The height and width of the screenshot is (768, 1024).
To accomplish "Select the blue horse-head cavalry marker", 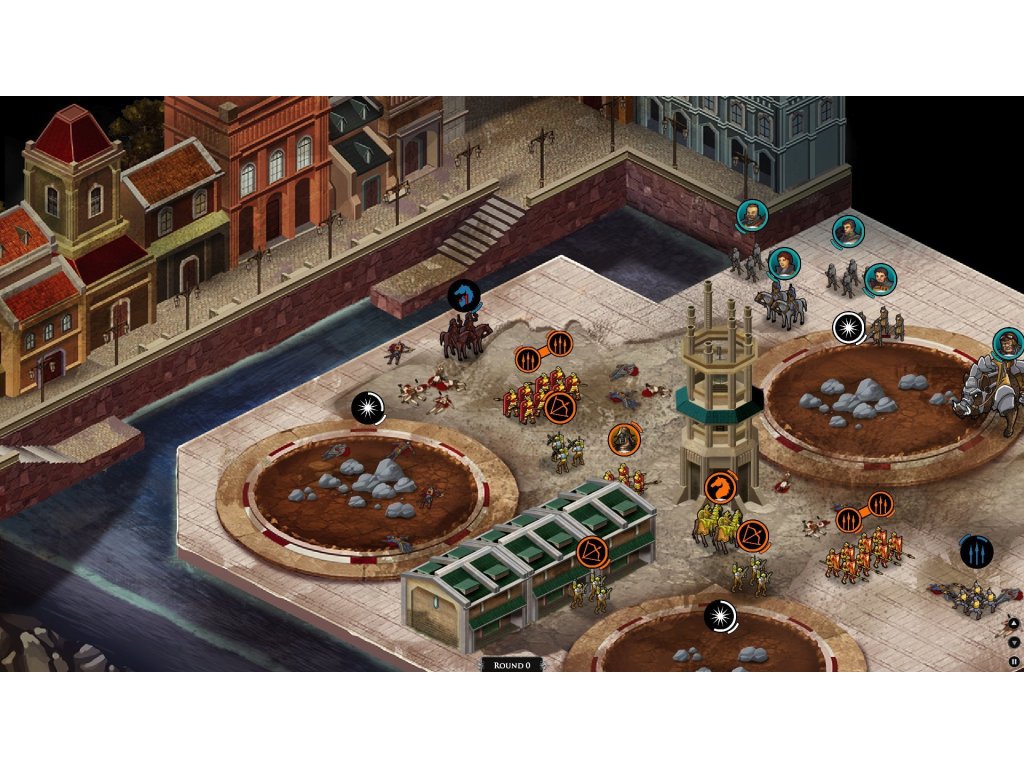I will 463,296.
